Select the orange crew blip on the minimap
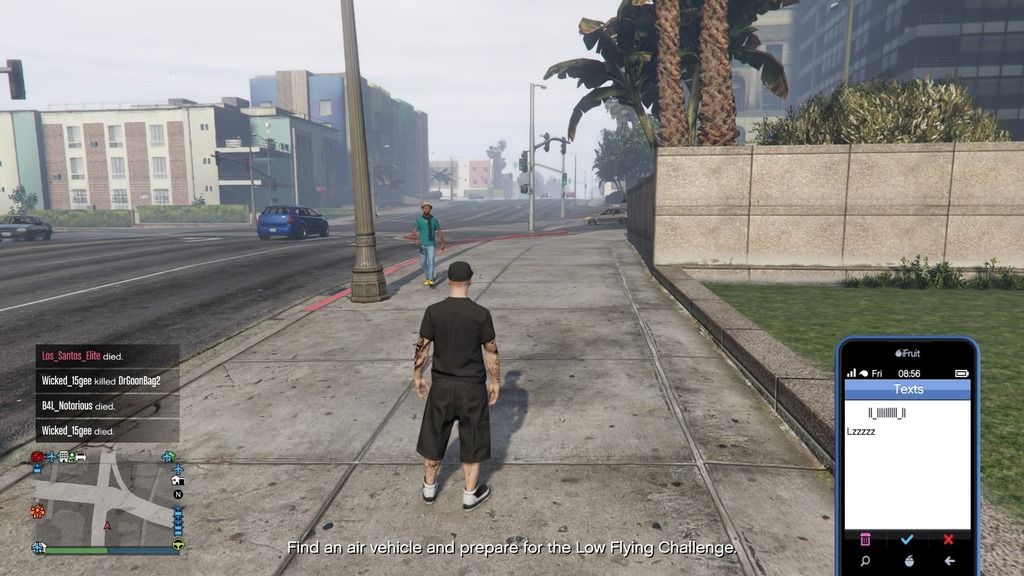The image size is (1024, 576). pos(39,511)
